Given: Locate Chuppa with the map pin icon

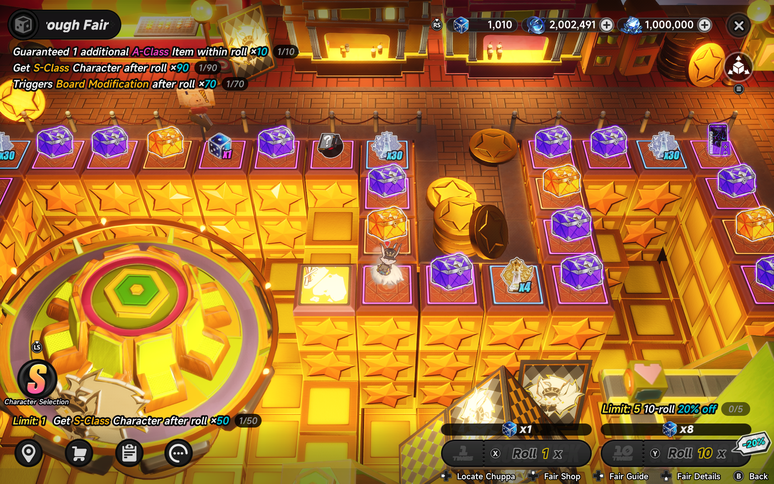Looking at the screenshot, I should [28, 453].
